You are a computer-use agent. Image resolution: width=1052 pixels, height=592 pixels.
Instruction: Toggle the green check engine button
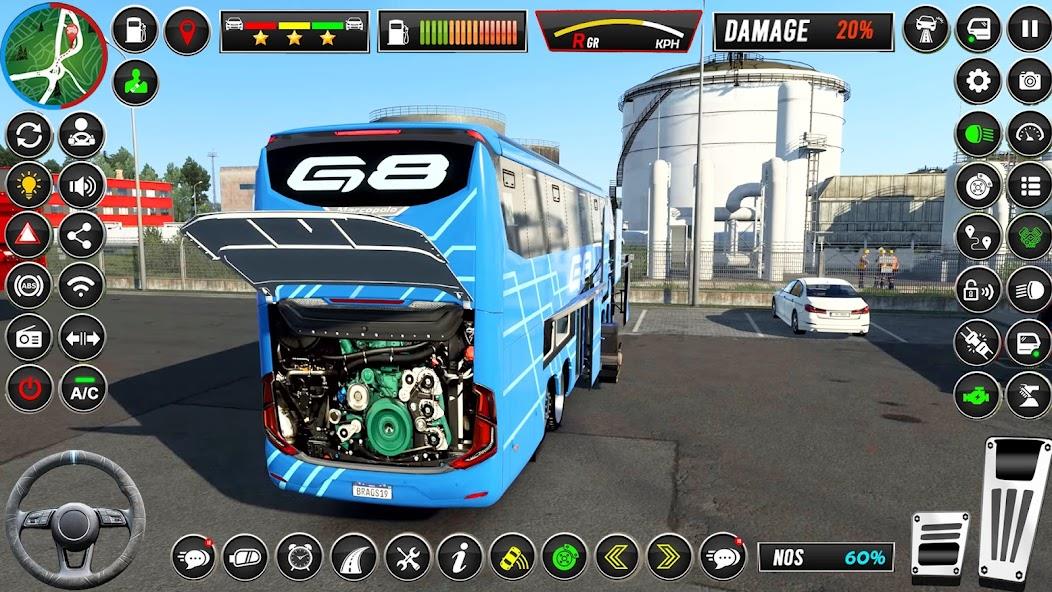pos(978,395)
